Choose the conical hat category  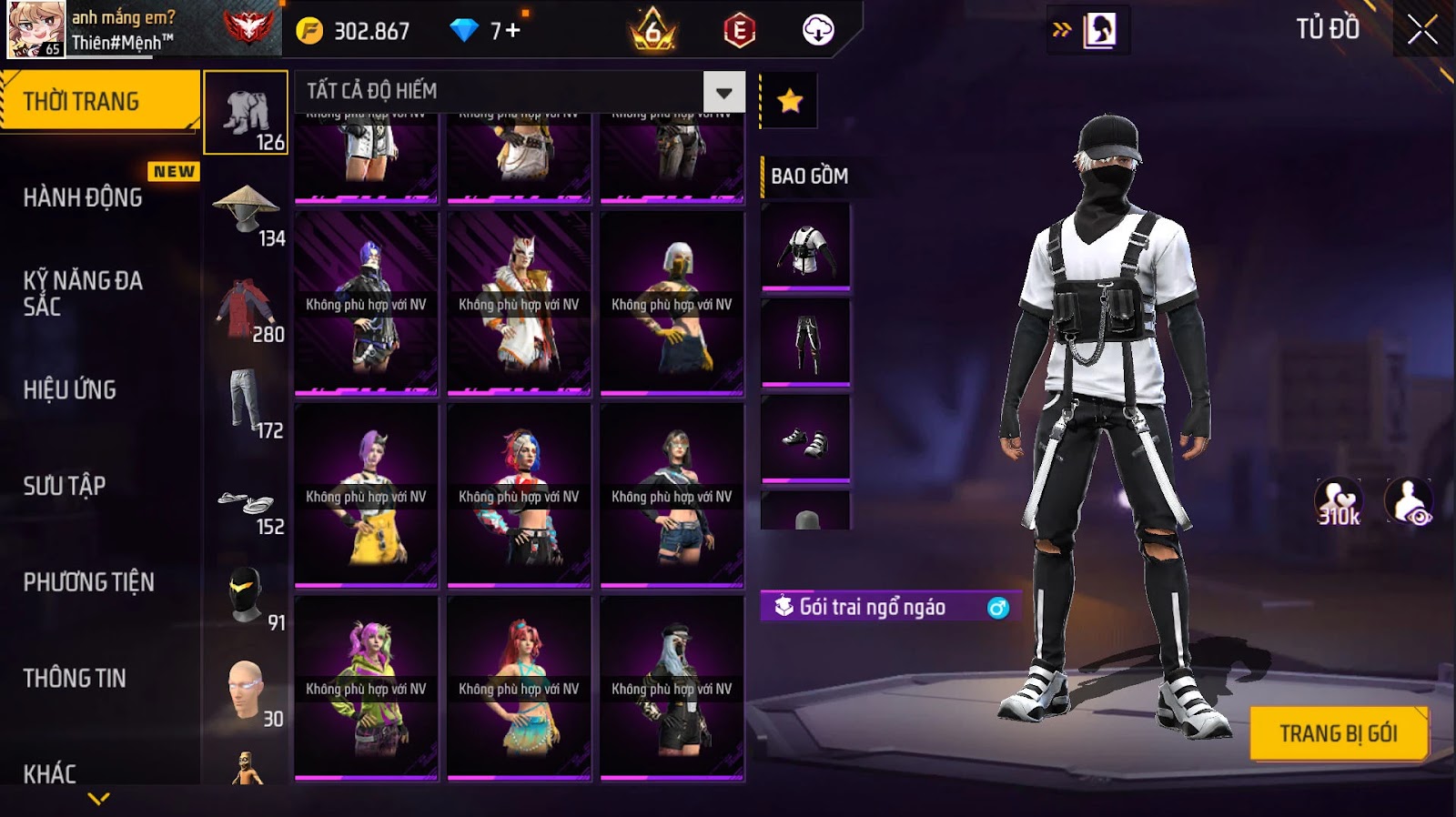pyautogui.click(x=246, y=209)
